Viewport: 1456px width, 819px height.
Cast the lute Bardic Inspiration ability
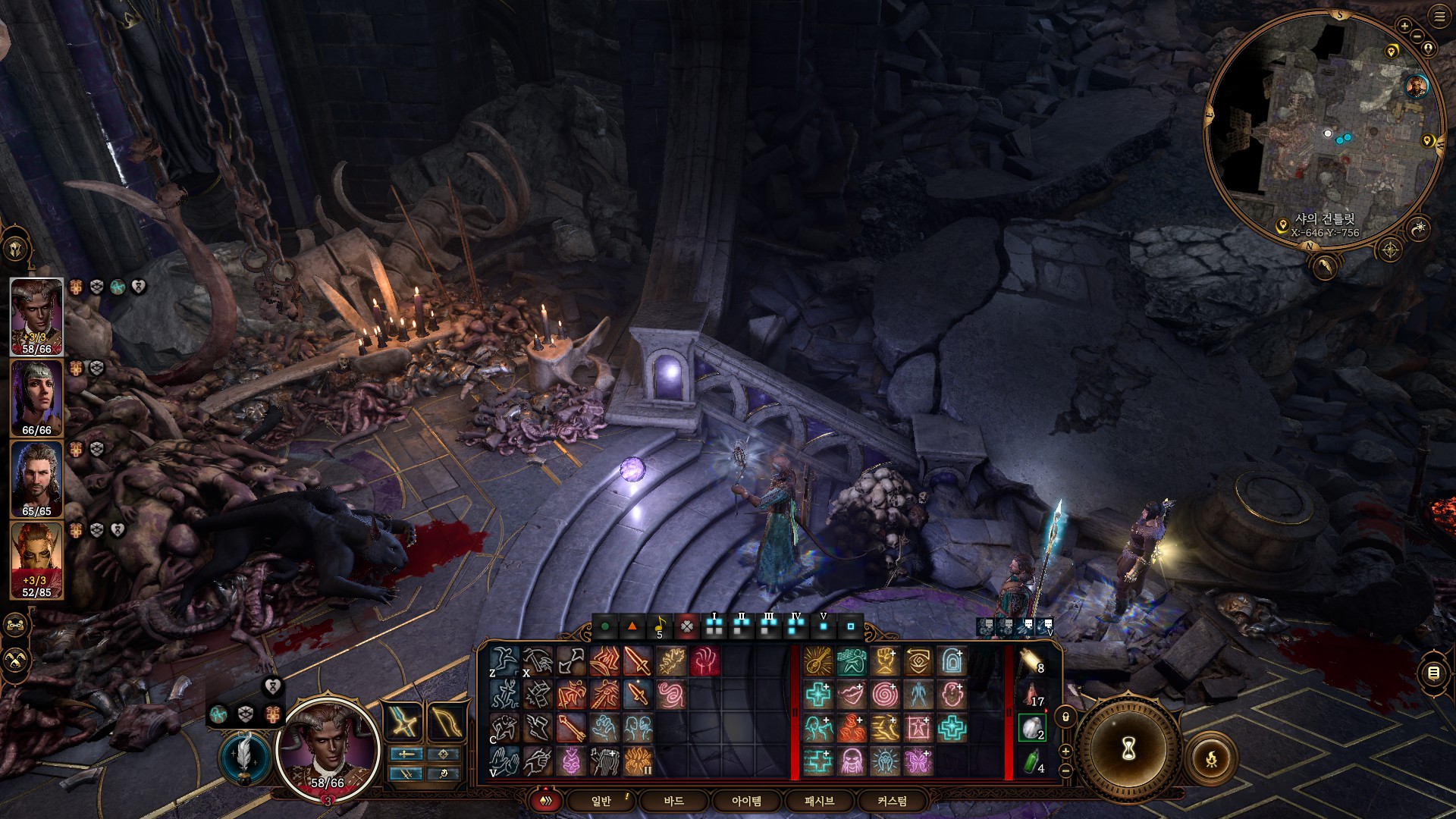point(817,661)
